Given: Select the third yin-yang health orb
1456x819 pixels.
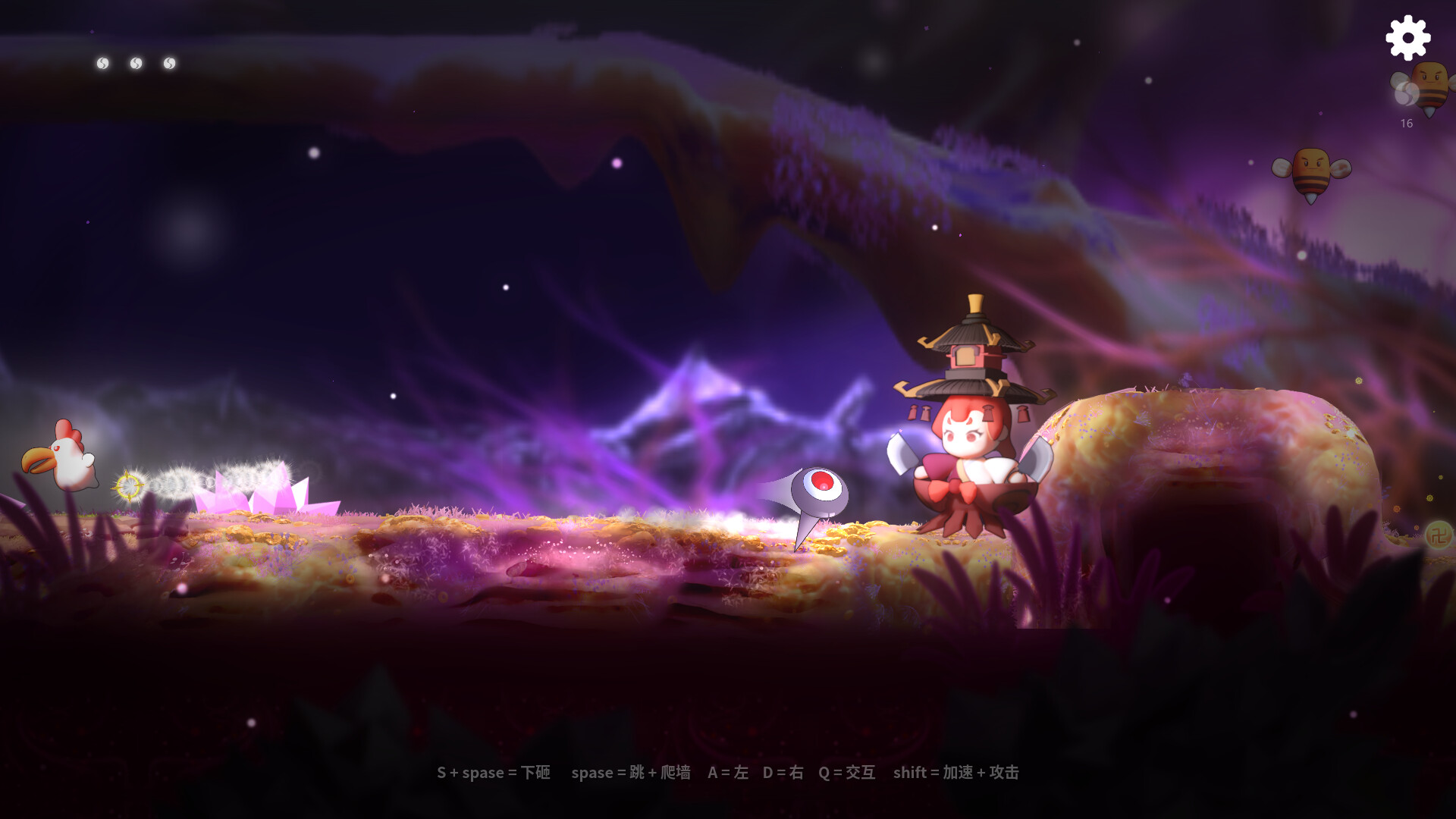Looking at the screenshot, I should [x=169, y=63].
